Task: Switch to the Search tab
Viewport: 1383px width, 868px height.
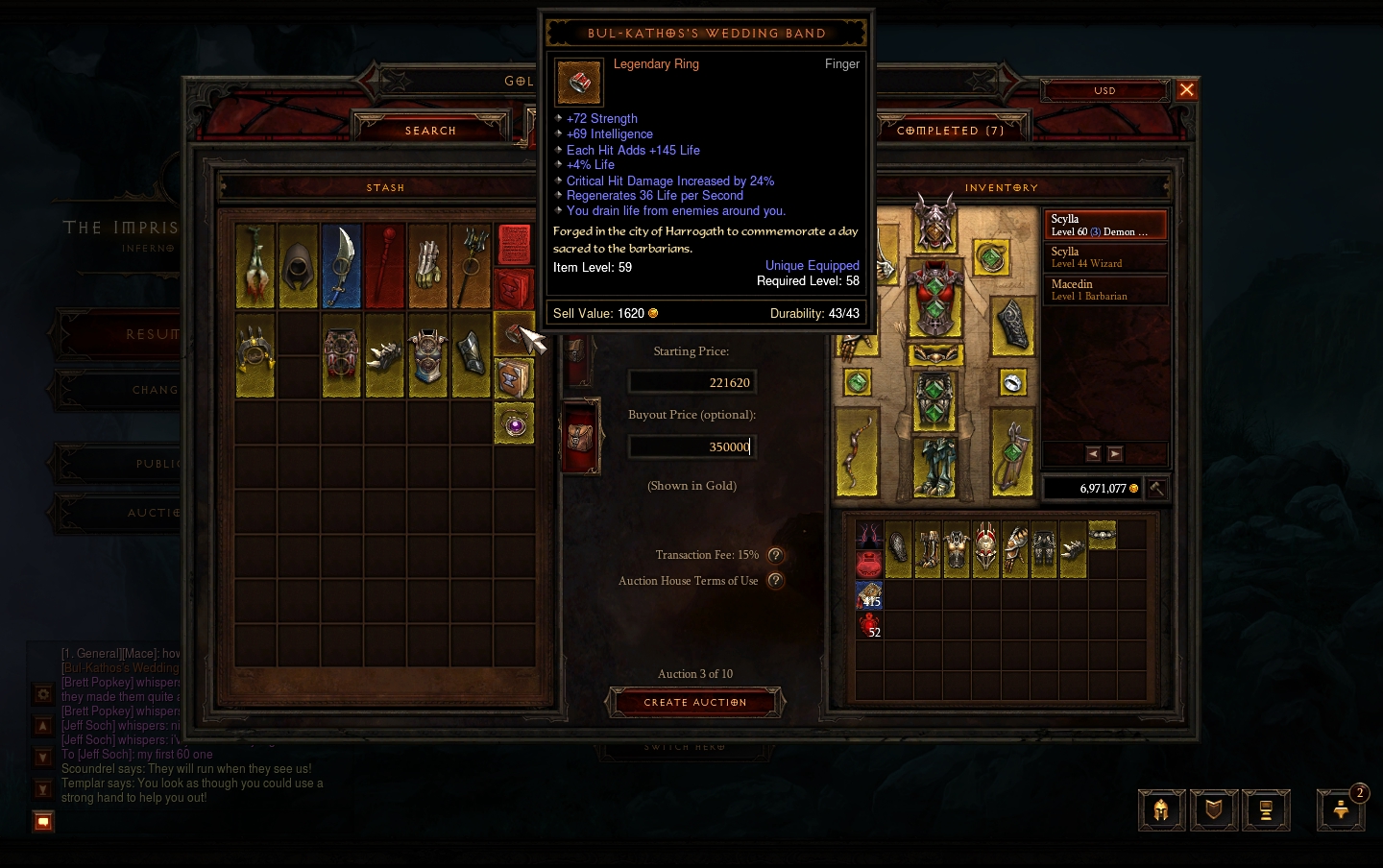Action: pos(430,130)
